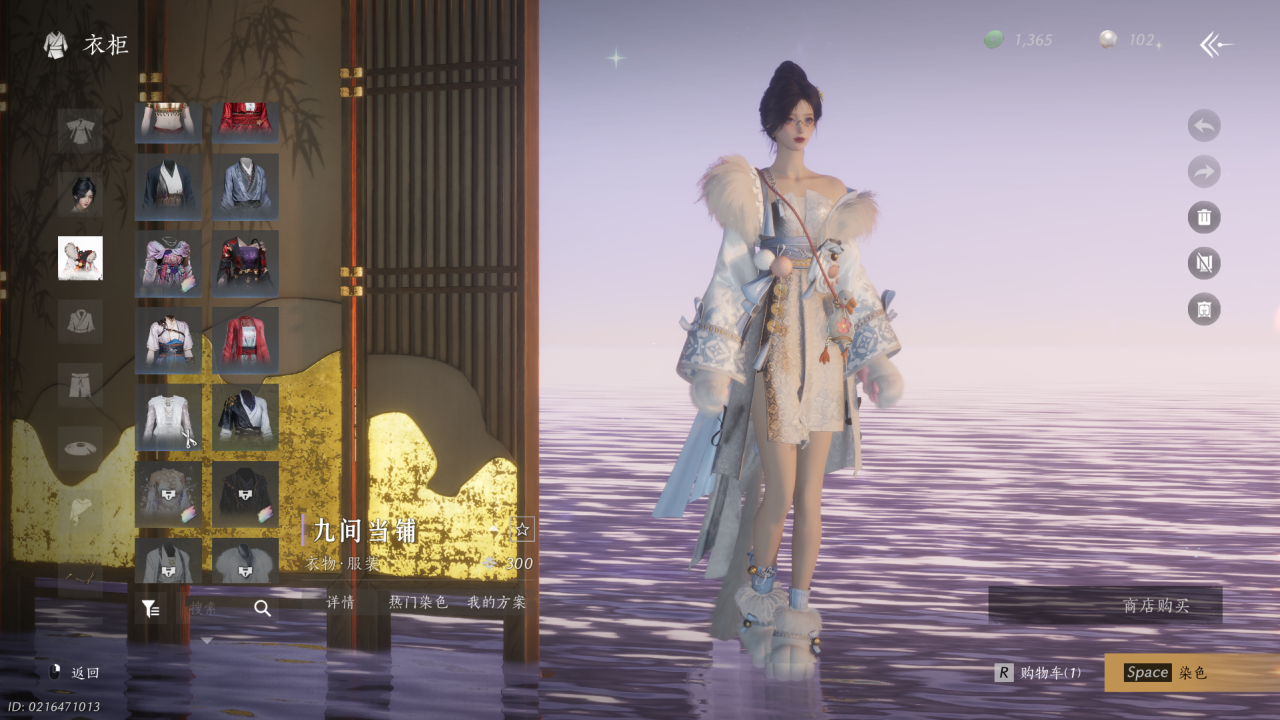The height and width of the screenshot is (720, 1280).
Task: Open the 我的方案 my schemes tab
Action: pyautogui.click(x=496, y=602)
